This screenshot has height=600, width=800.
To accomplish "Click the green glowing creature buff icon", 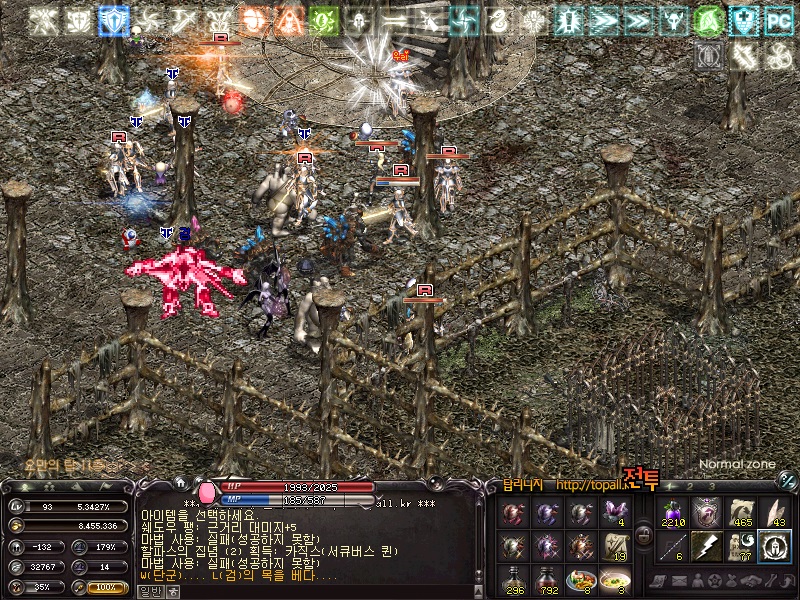I will (x=323, y=20).
